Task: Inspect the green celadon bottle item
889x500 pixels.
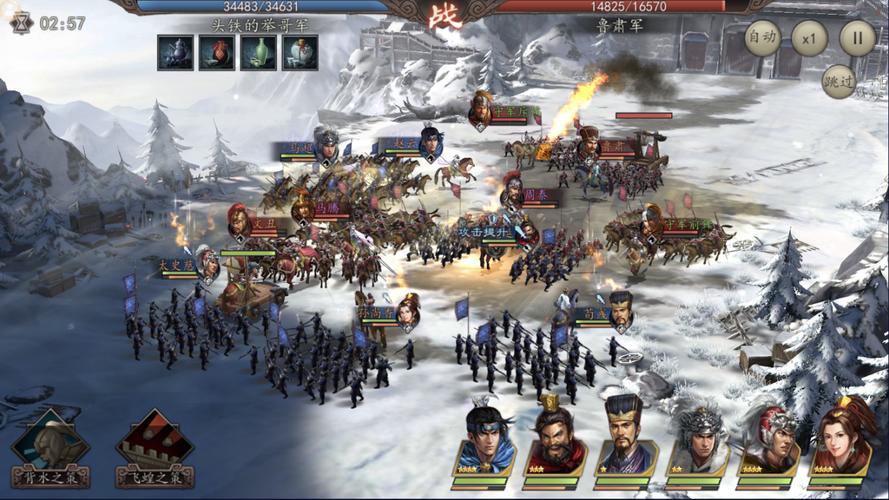Action: 258,52
